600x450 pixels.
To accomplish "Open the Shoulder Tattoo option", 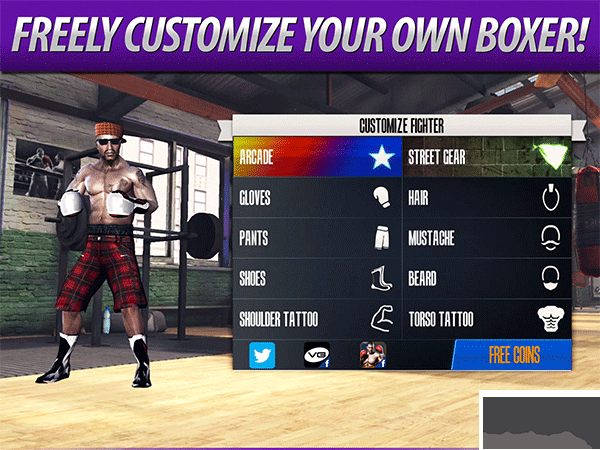I will click(317, 319).
